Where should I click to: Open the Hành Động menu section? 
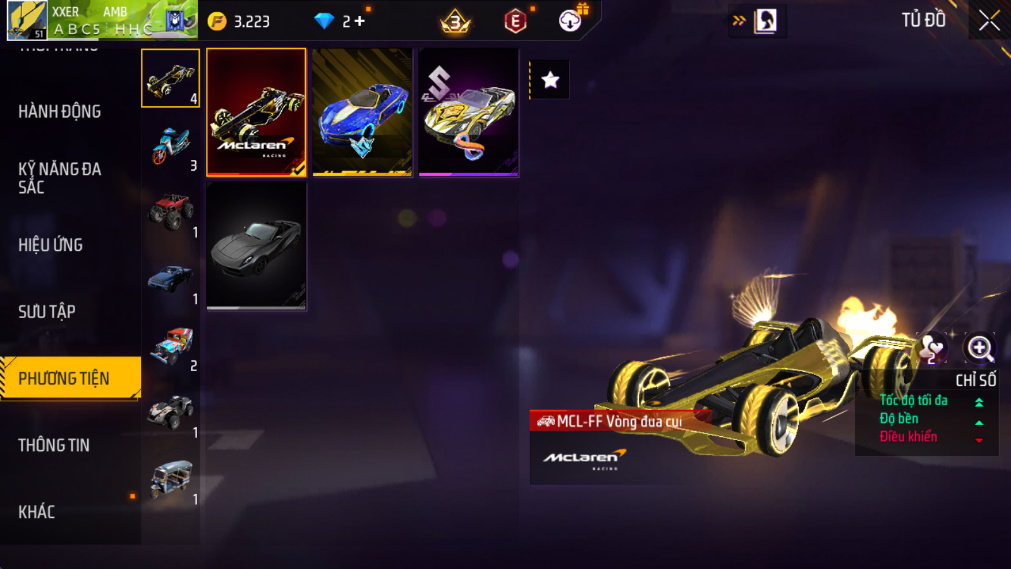60,112
